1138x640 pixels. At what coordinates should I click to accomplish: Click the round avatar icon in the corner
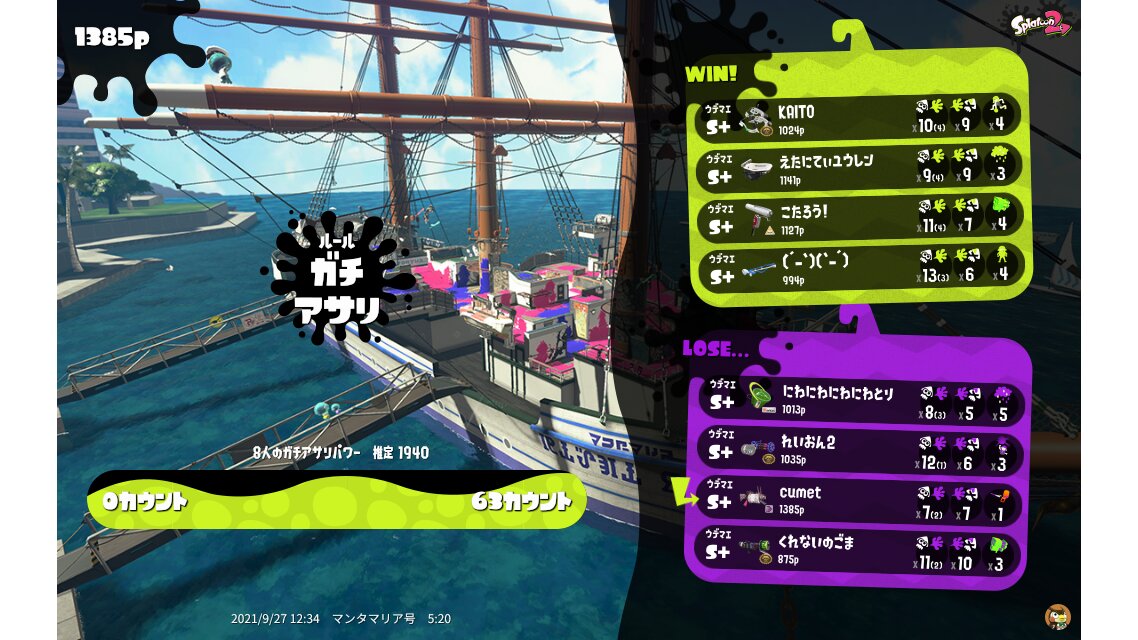click(x=1057, y=616)
